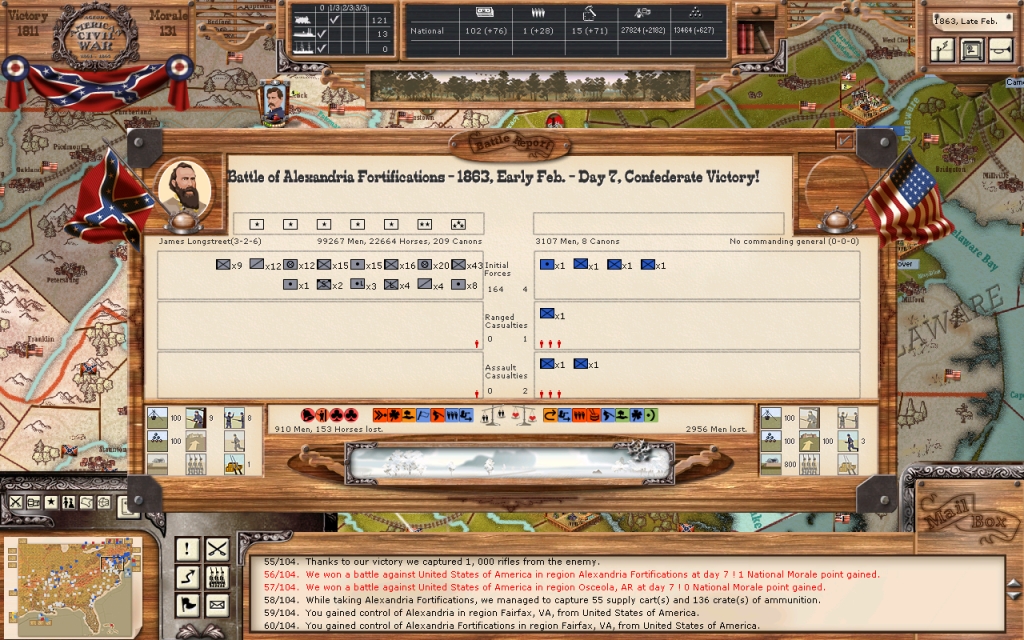Open the ledger bookshelf icon
This screenshot has height=640, width=1024.
(x=753, y=37)
